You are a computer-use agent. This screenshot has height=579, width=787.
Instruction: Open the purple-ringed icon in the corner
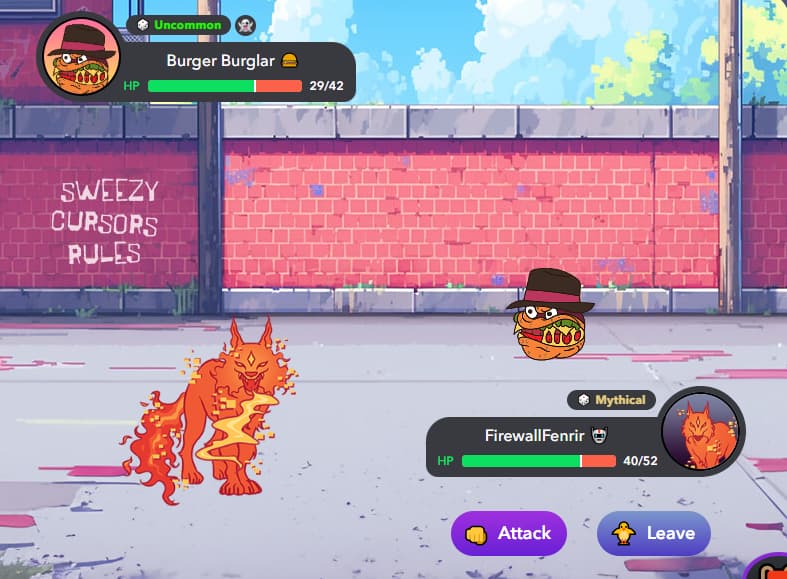pos(772,568)
